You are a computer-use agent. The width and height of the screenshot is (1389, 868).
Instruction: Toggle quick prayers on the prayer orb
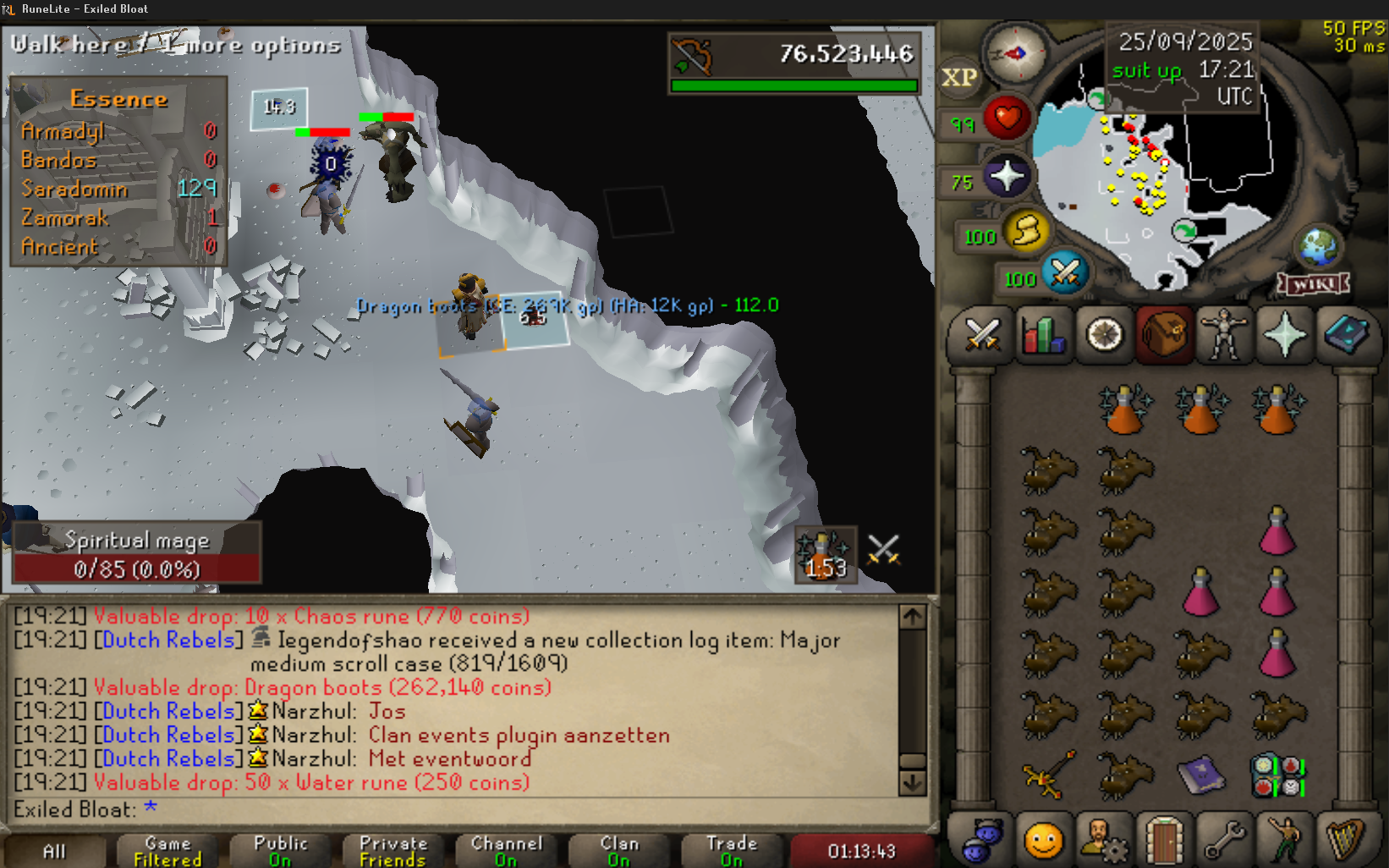[x=1006, y=178]
